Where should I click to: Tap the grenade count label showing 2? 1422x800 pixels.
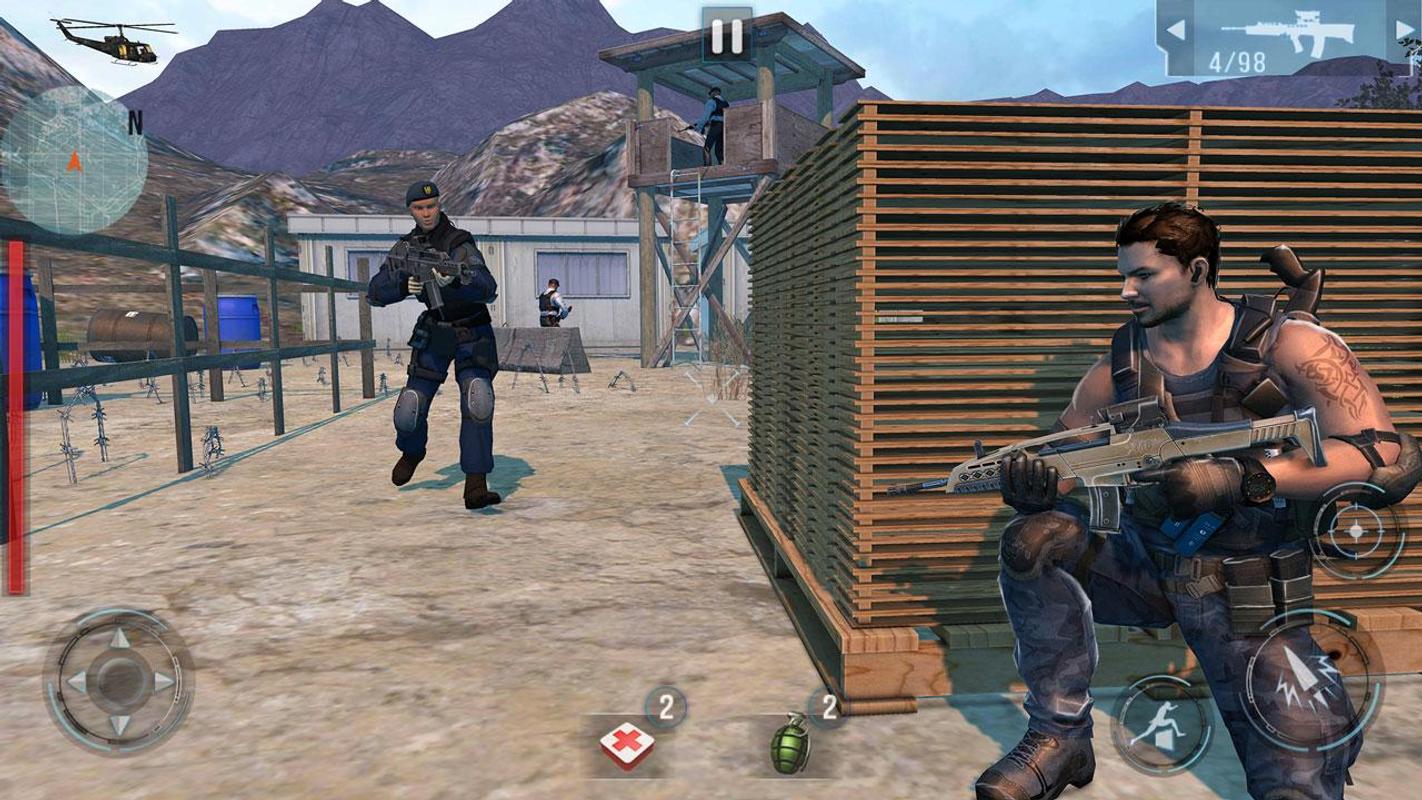coord(829,708)
